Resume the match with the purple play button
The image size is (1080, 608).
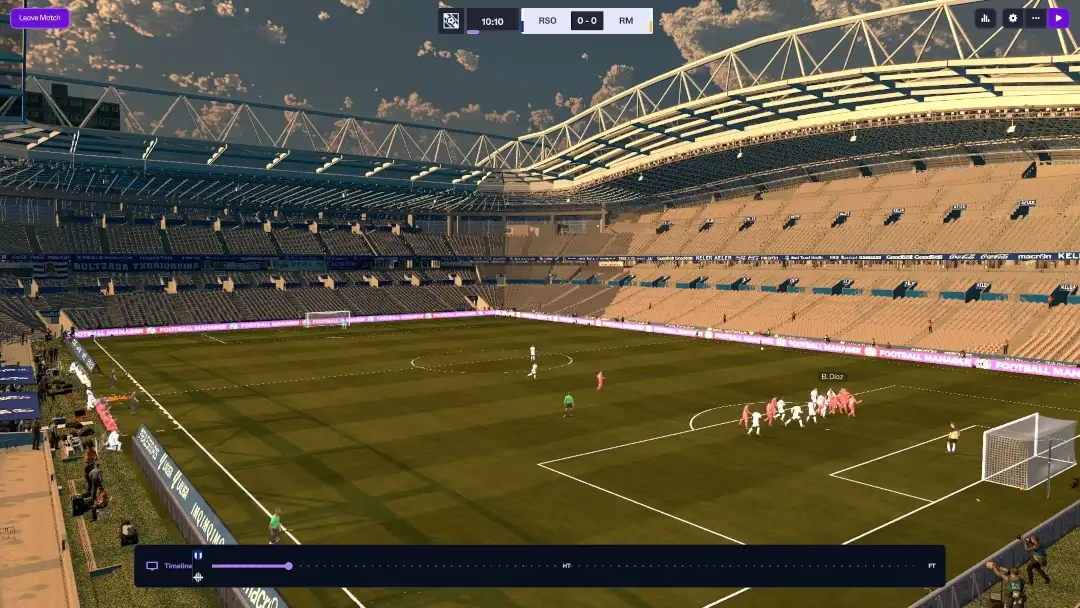tap(1058, 18)
